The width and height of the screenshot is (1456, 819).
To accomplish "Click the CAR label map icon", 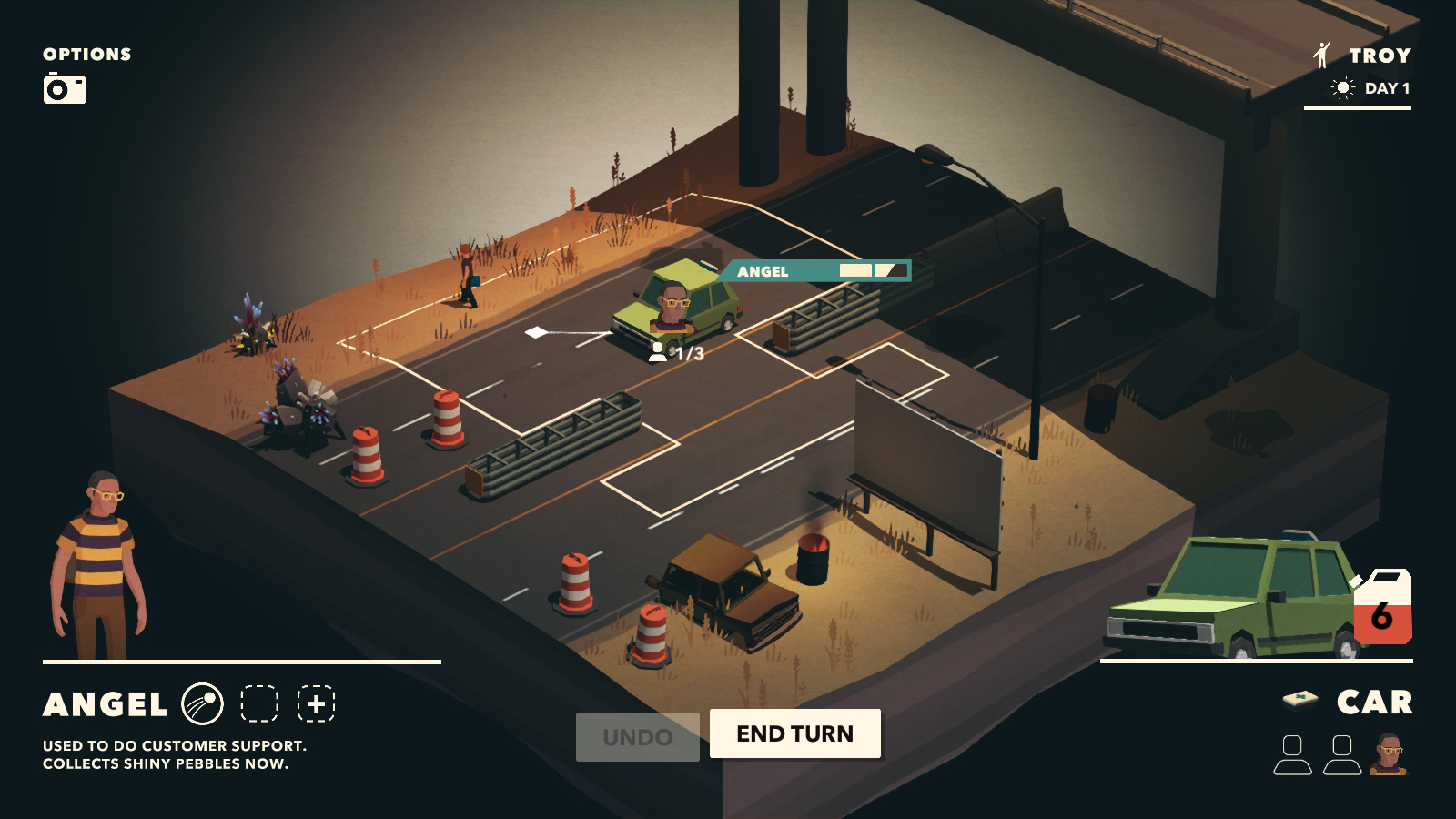I will point(1300,699).
